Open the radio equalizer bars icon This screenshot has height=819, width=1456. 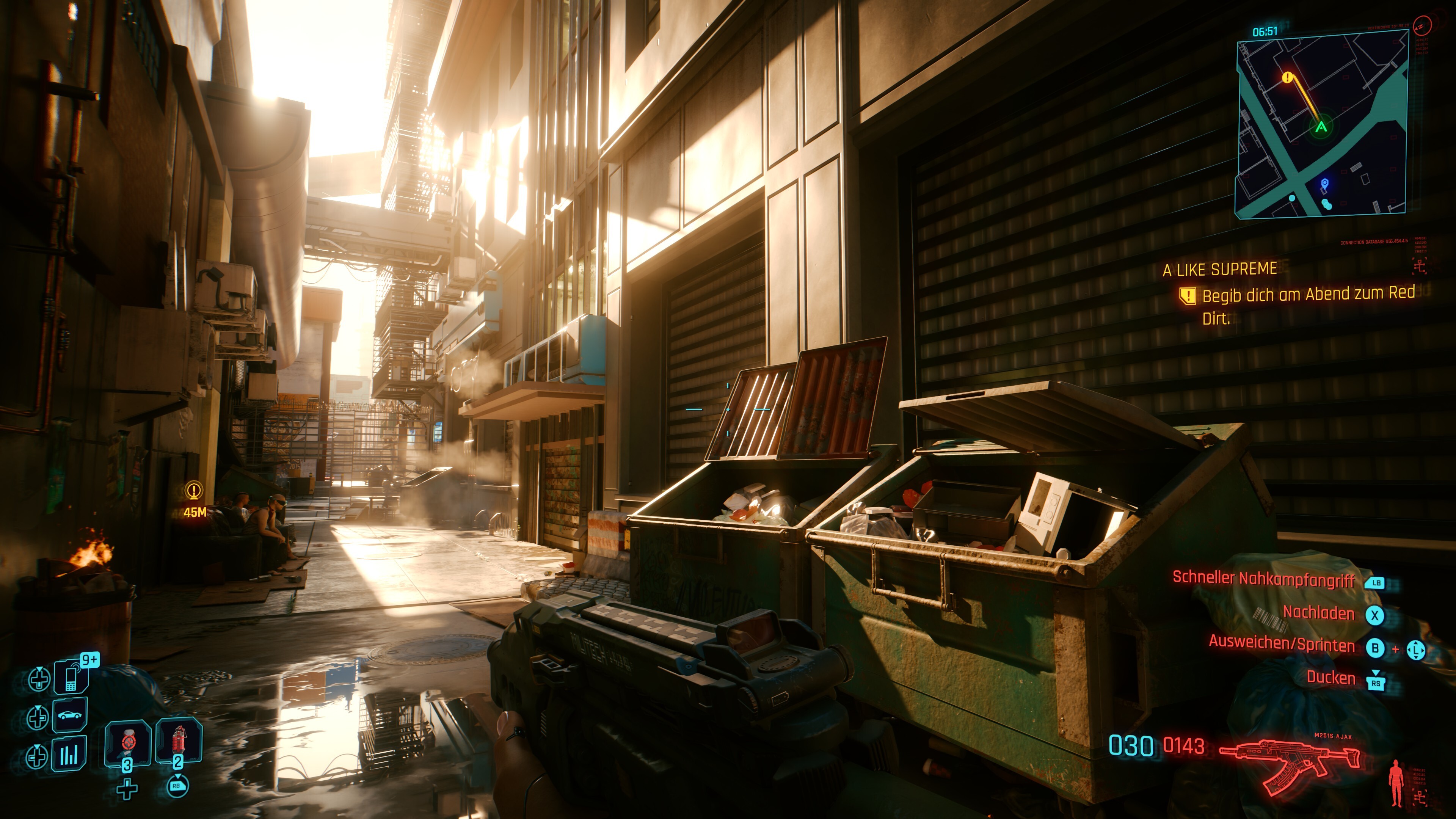(69, 754)
